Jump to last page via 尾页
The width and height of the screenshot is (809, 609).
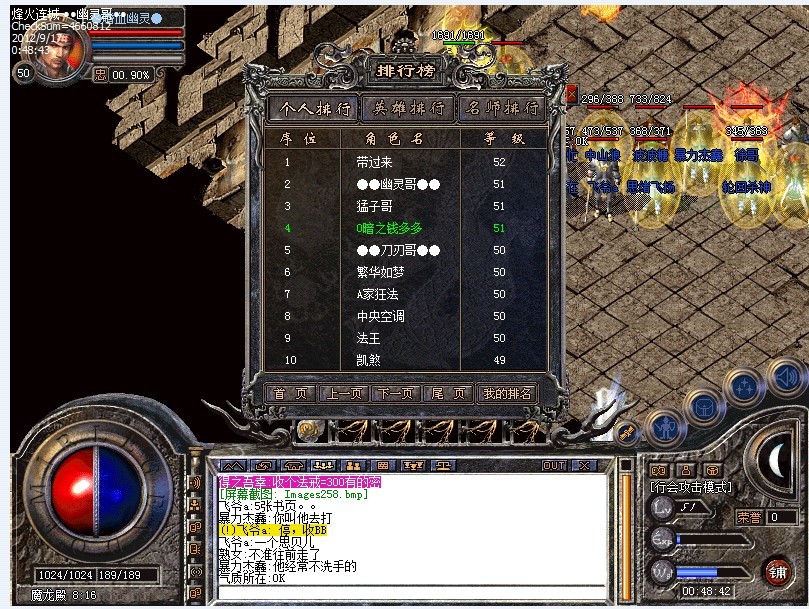447,394
